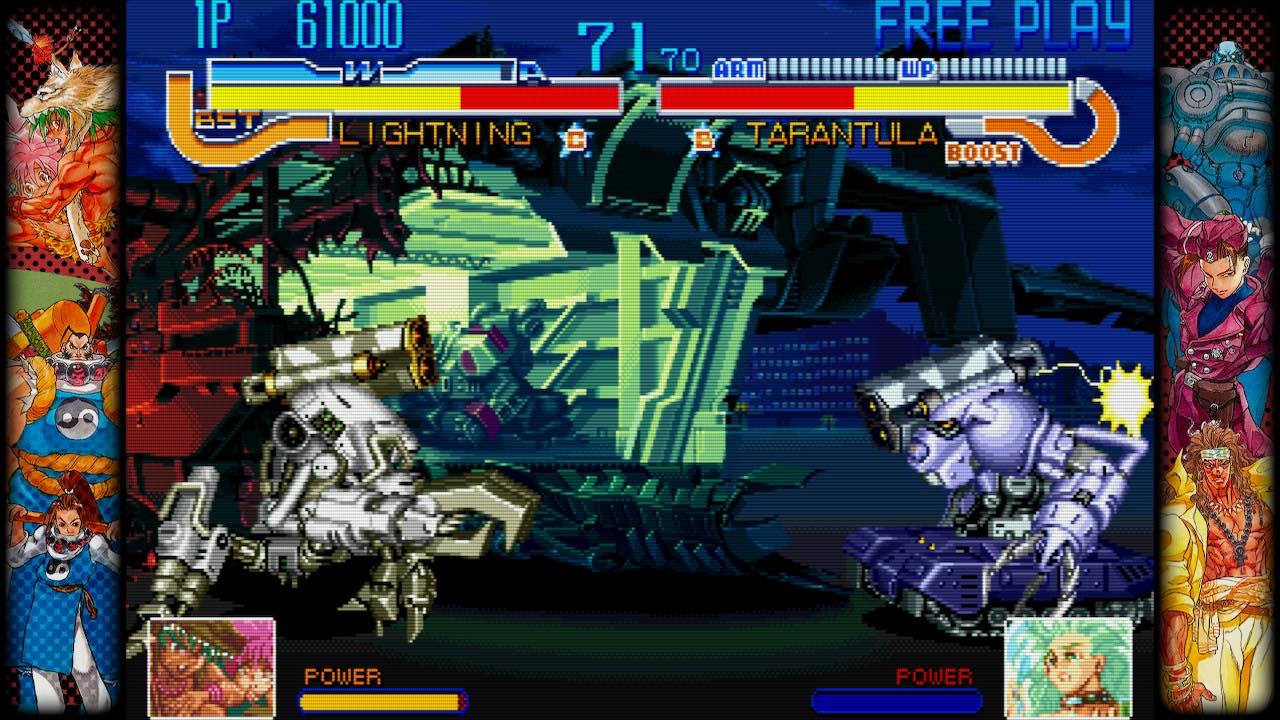Screen dimensions: 1280x720
Task: Click Lightning's BST indicator
Action: tap(225, 121)
